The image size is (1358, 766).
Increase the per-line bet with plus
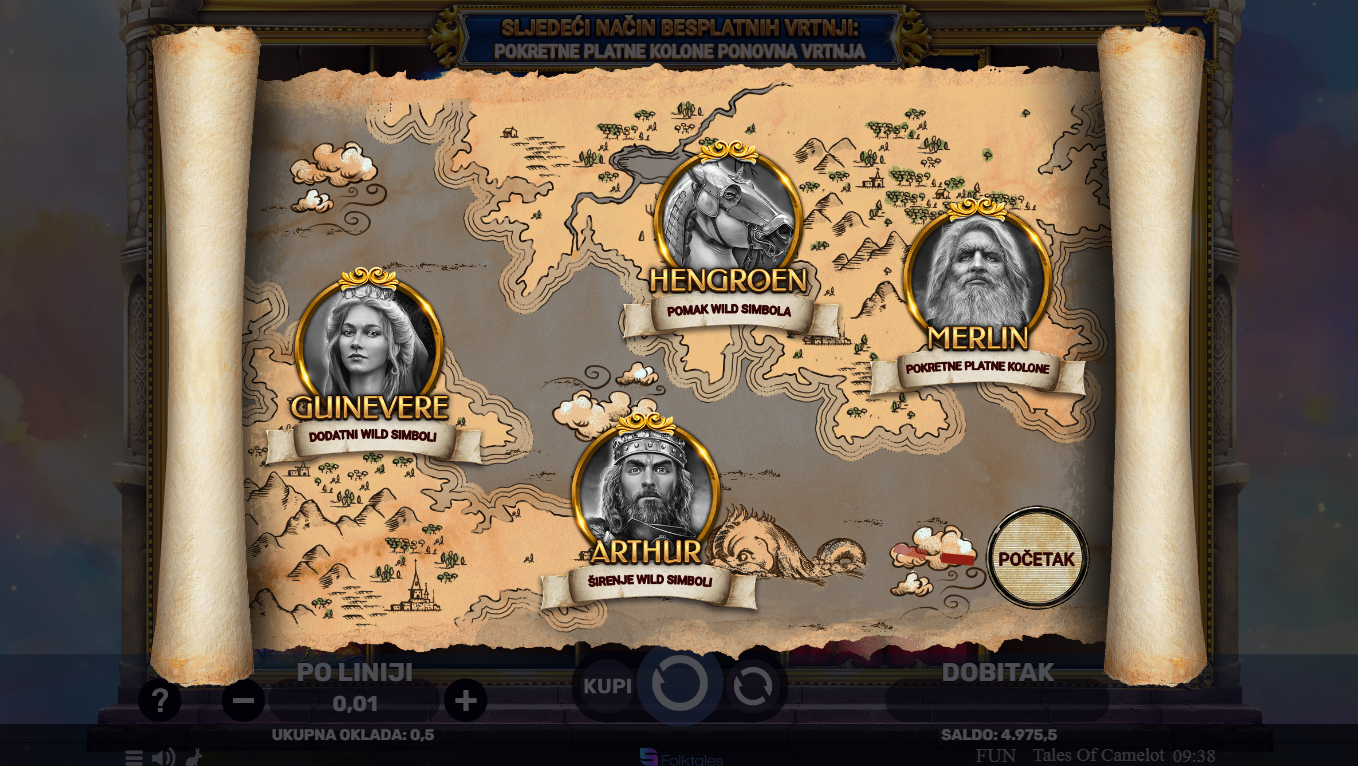coord(465,700)
